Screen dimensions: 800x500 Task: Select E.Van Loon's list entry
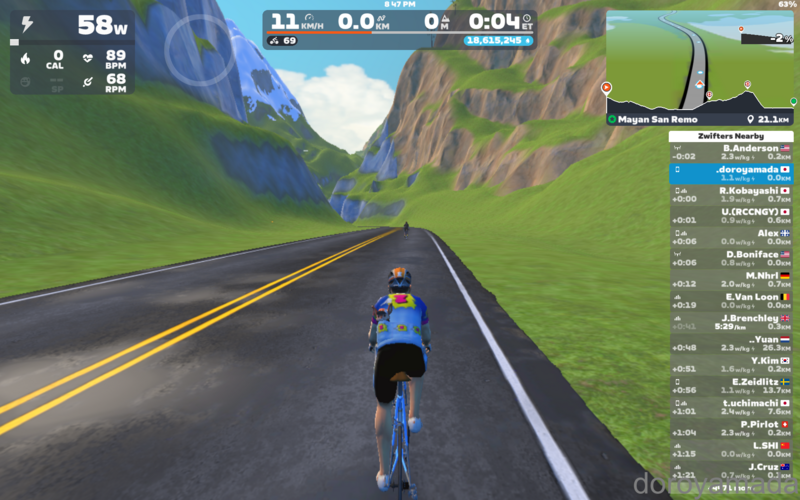[x=731, y=300]
